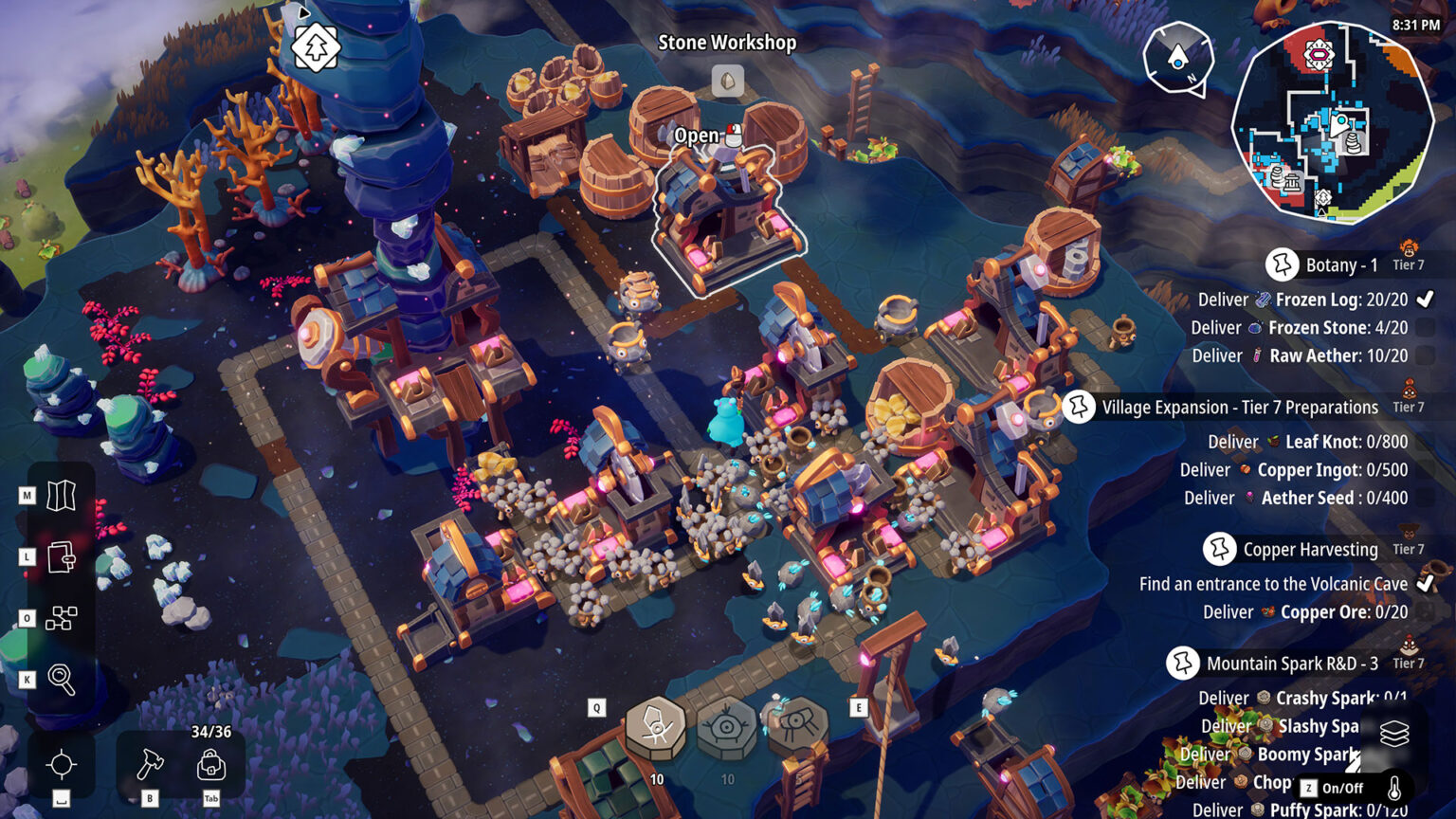Image resolution: width=1456 pixels, height=819 pixels.
Task: Select the magnifying glass search icon
Action: click(x=60, y=679)
